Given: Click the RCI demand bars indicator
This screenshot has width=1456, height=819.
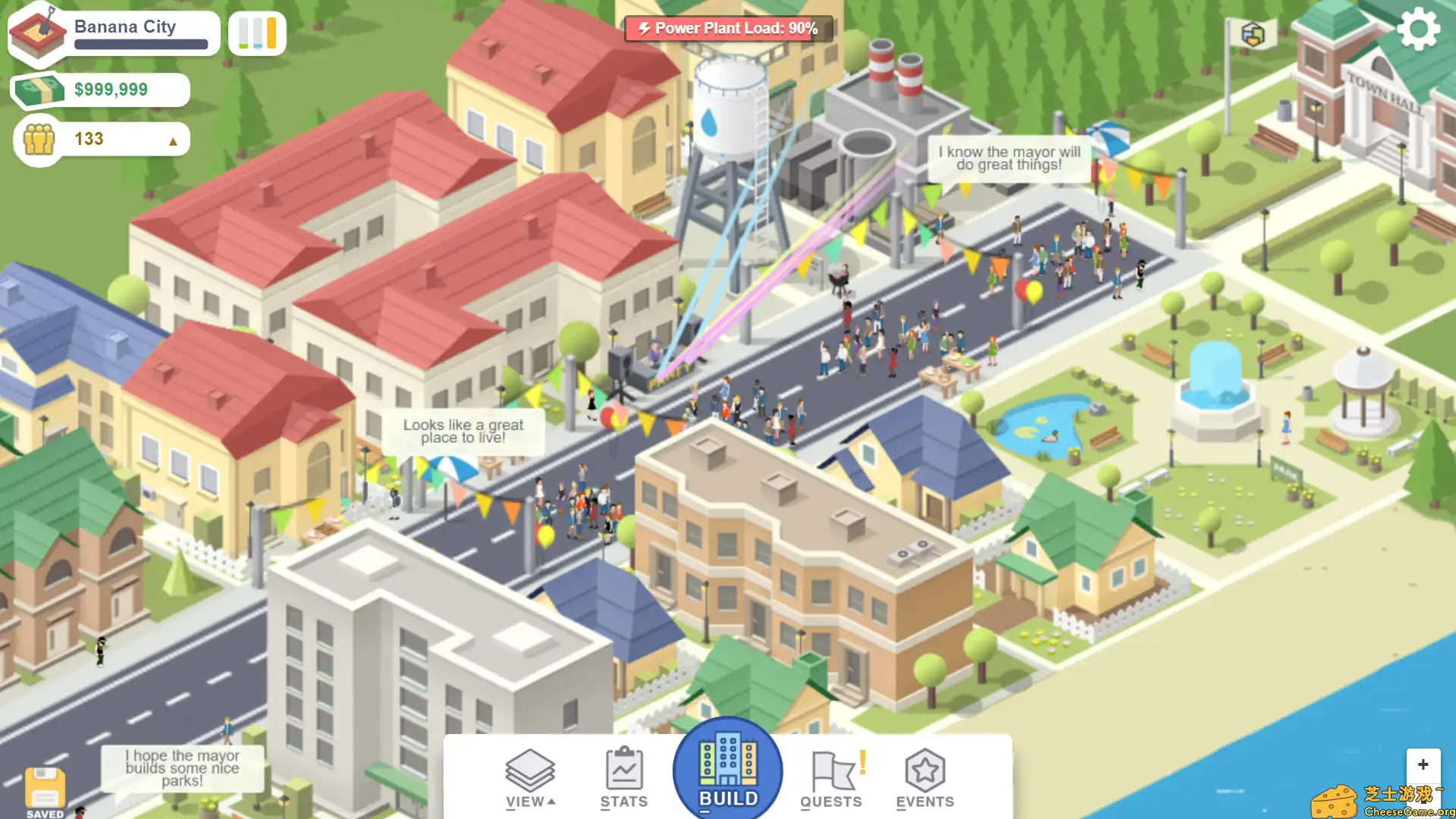Looking at the screenshot, I should coord(256,33).
